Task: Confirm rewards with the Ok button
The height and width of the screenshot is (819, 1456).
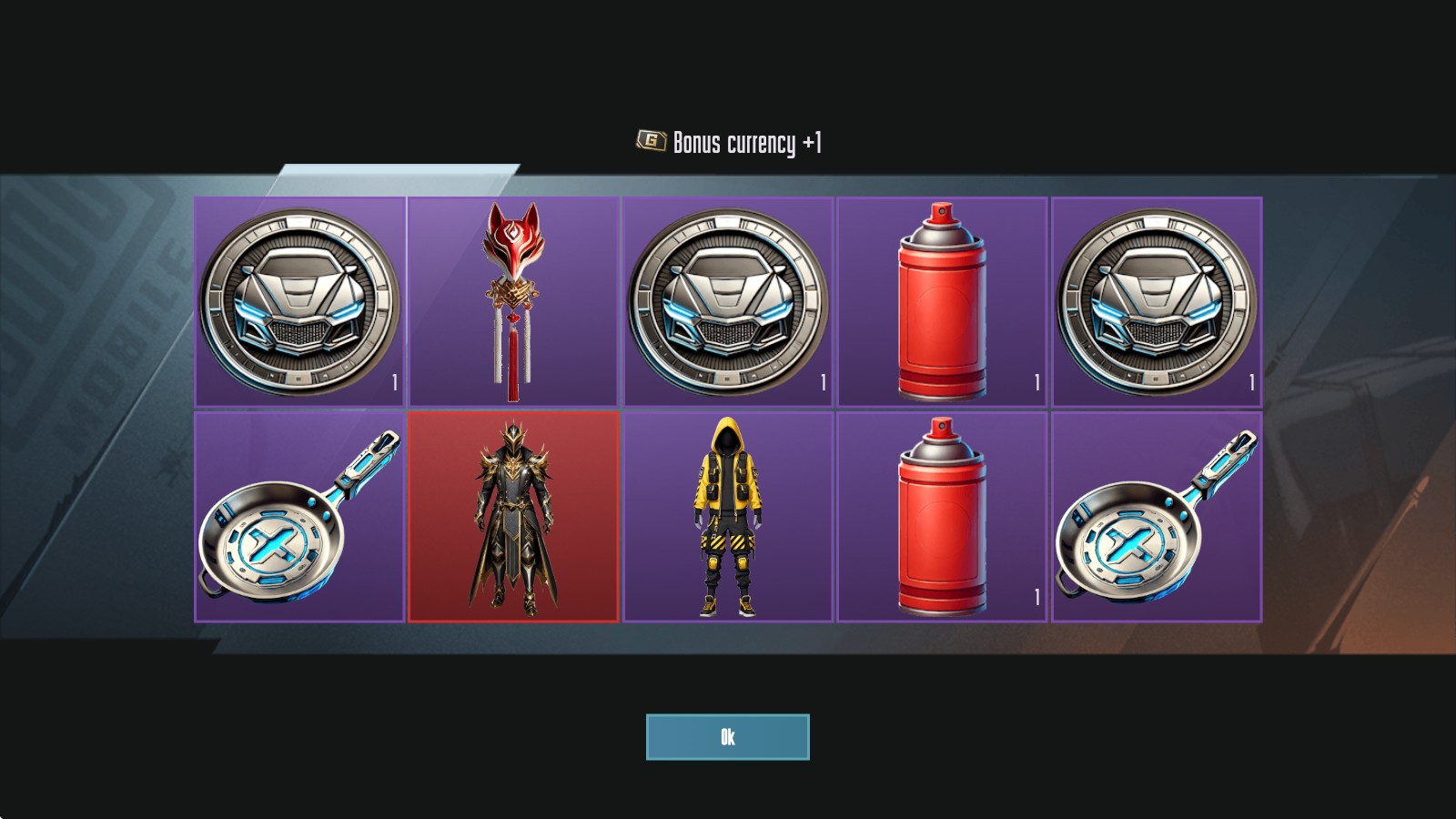Action: tap(727, 736)
